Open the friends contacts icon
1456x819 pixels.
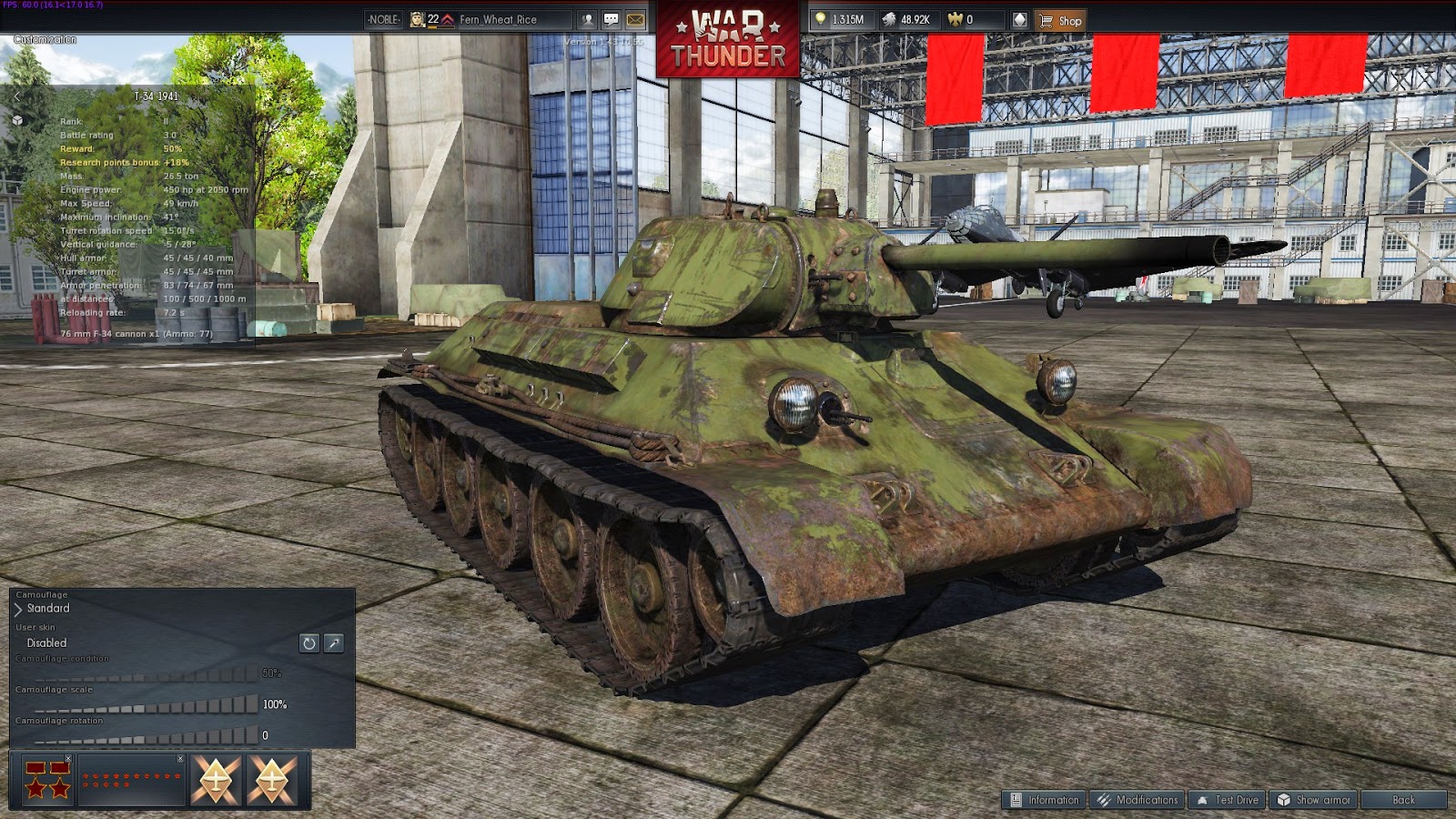click(x=587, y=19)
